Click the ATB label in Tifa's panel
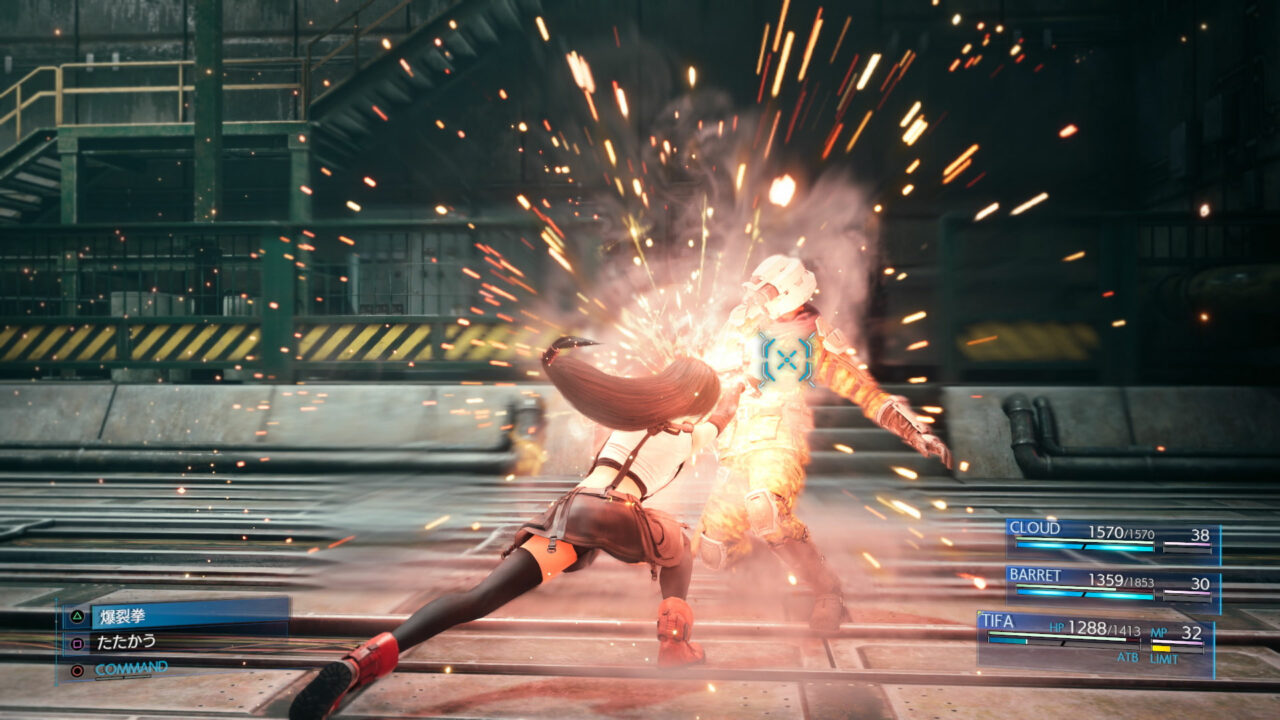1280x720 pixels. [x=1128, y=656]
